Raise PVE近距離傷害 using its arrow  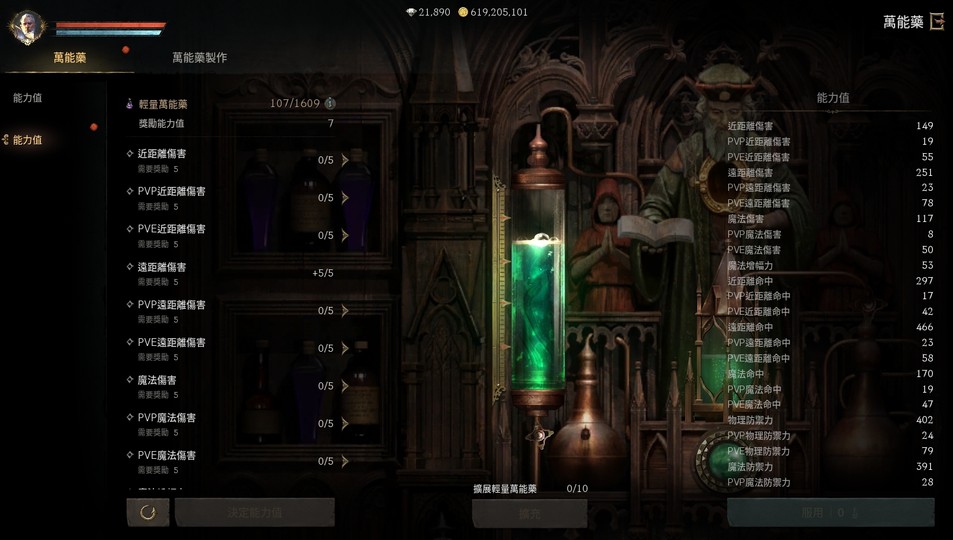pos(345,235)
